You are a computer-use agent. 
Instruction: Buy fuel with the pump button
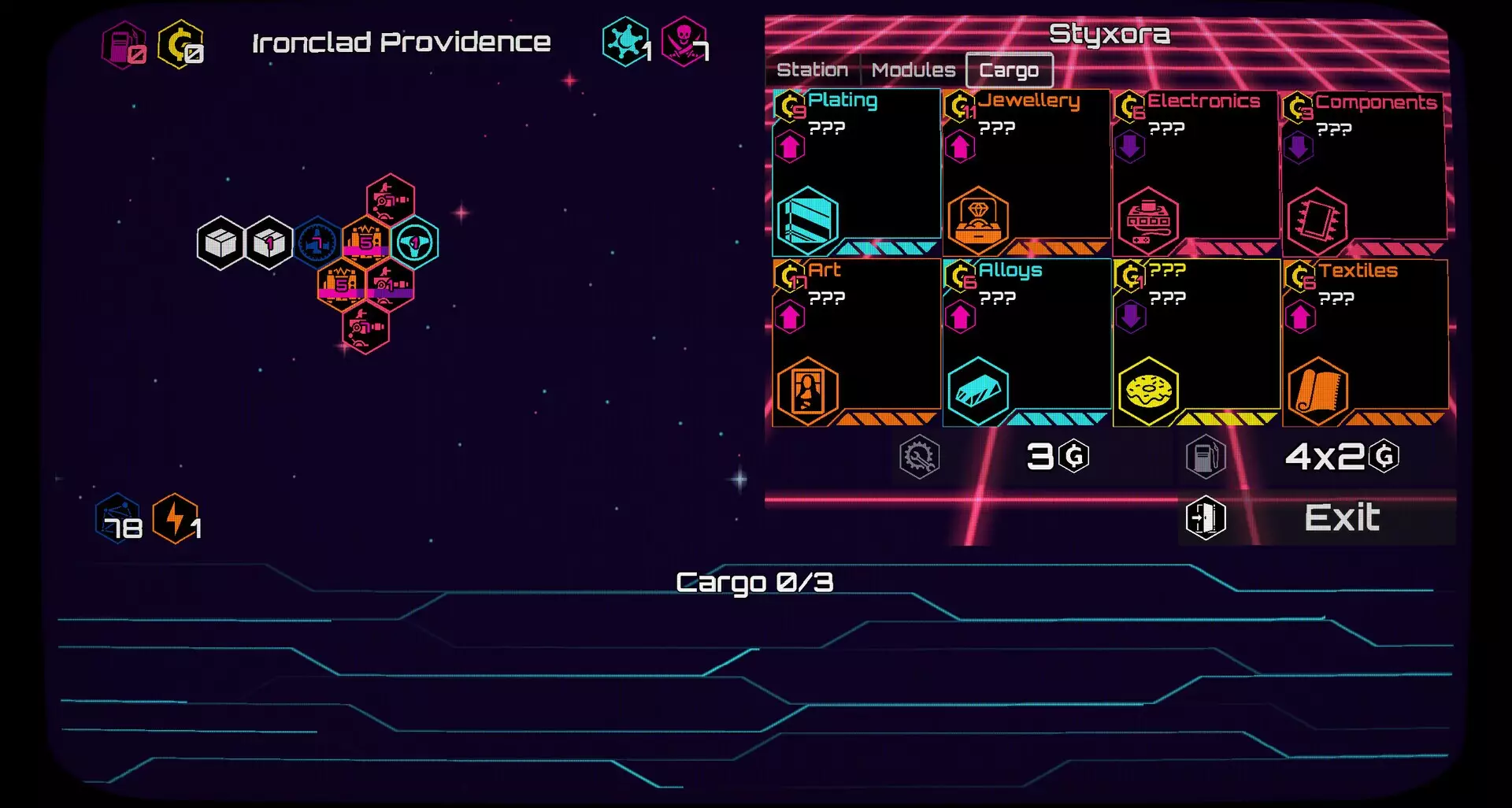coord(1206,457)
